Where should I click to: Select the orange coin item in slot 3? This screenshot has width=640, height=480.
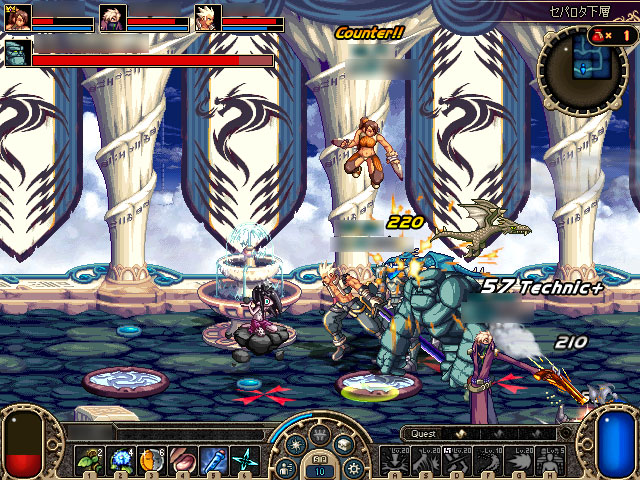(152, 460)
